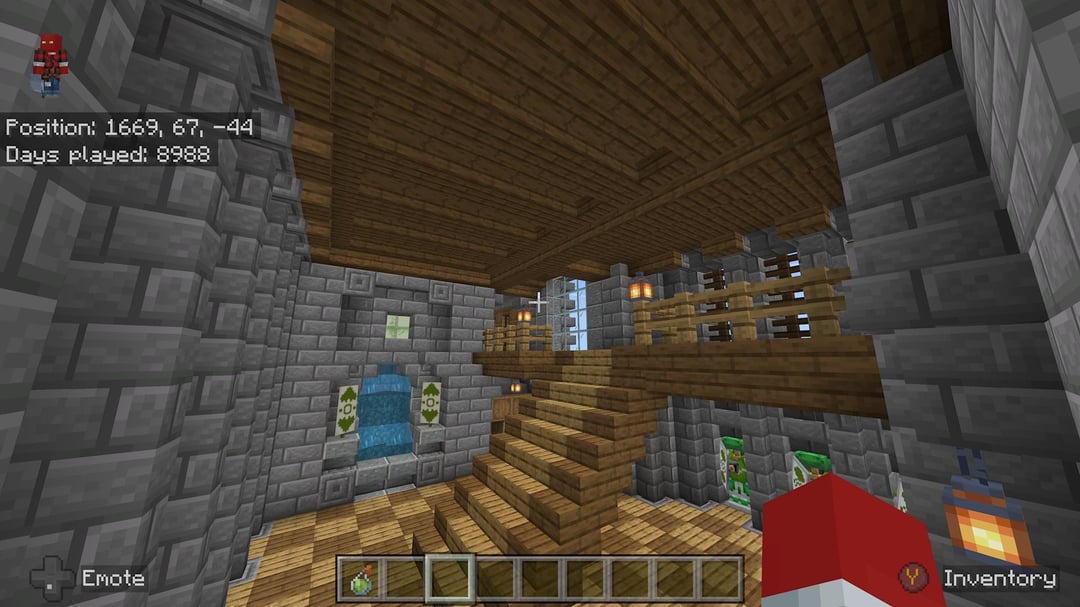This screenshot has width=1080, height=607.
Task: Select the green potion hotbar slot
Action: [359, 579]
